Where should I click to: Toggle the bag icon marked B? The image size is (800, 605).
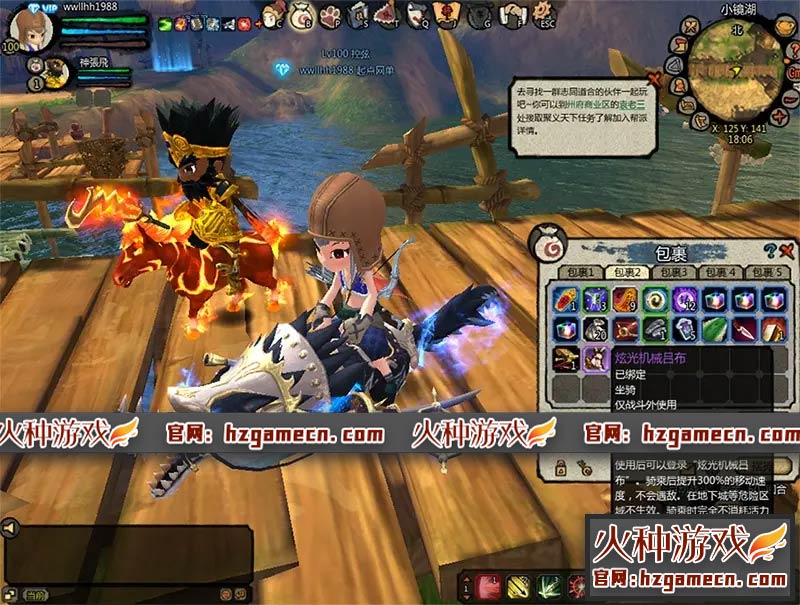coord(300,15)
